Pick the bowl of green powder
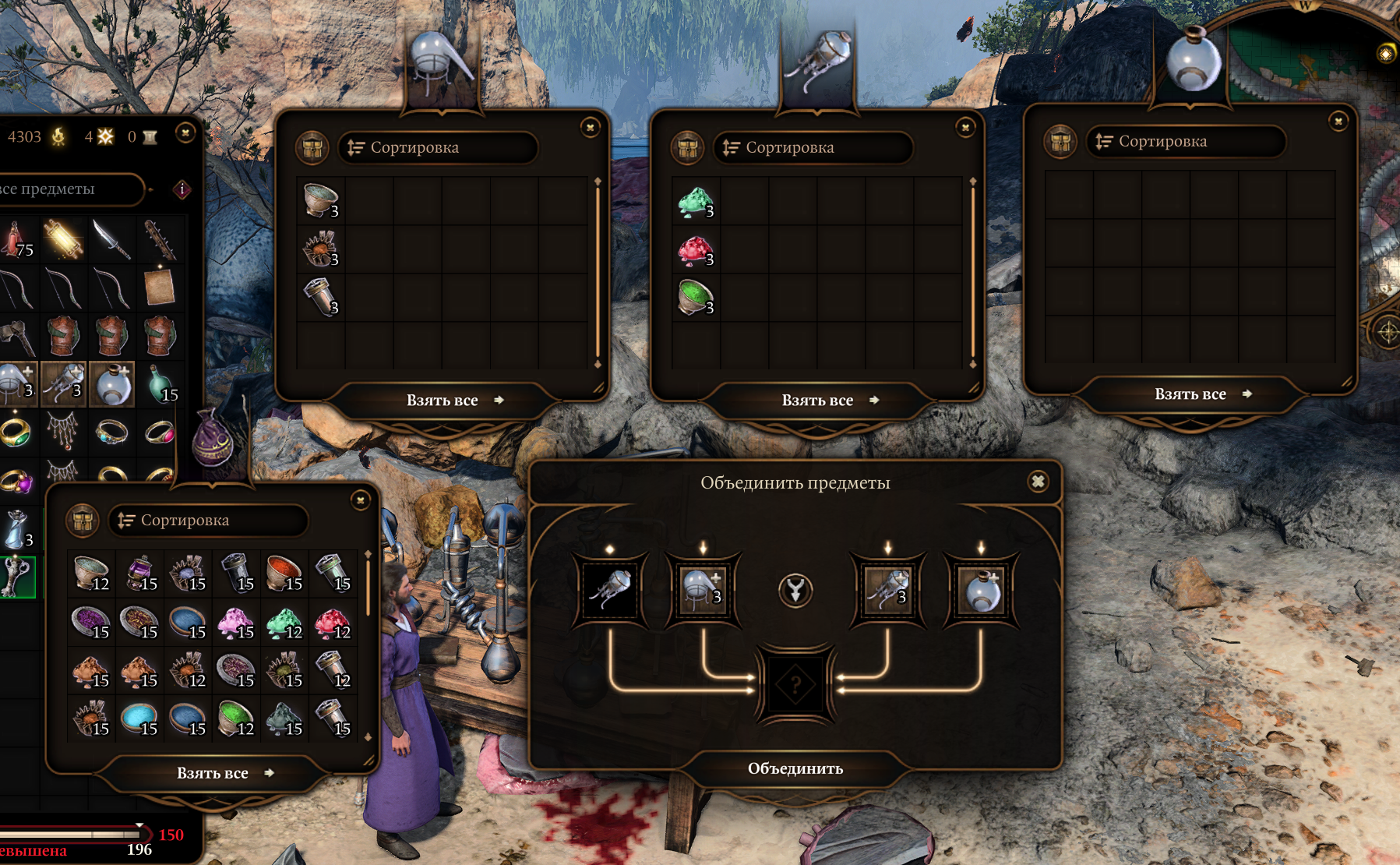Screen dimensions: 1400x865 696,299
